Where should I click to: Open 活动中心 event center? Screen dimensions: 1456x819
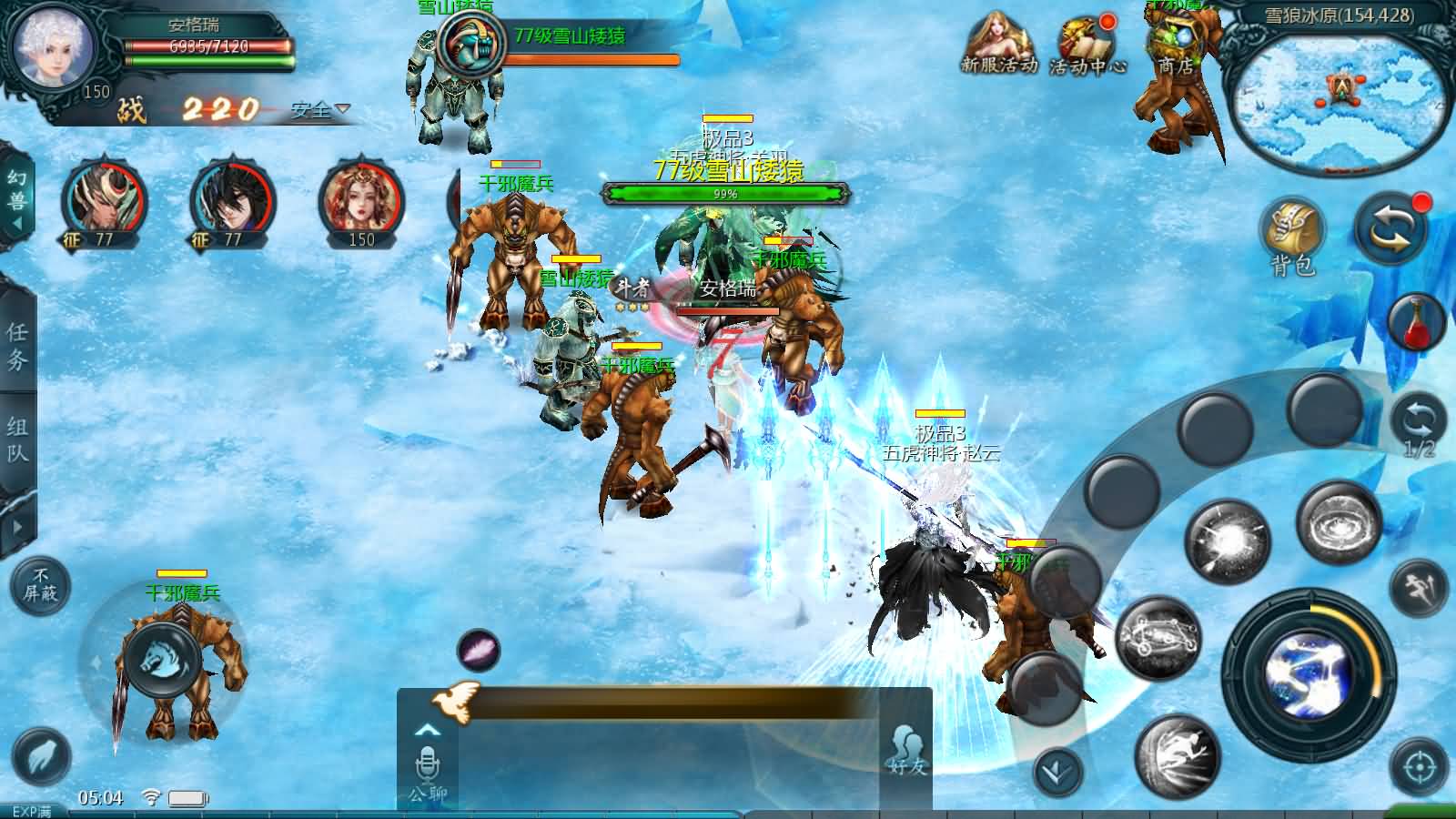[x=1087, y=45]
